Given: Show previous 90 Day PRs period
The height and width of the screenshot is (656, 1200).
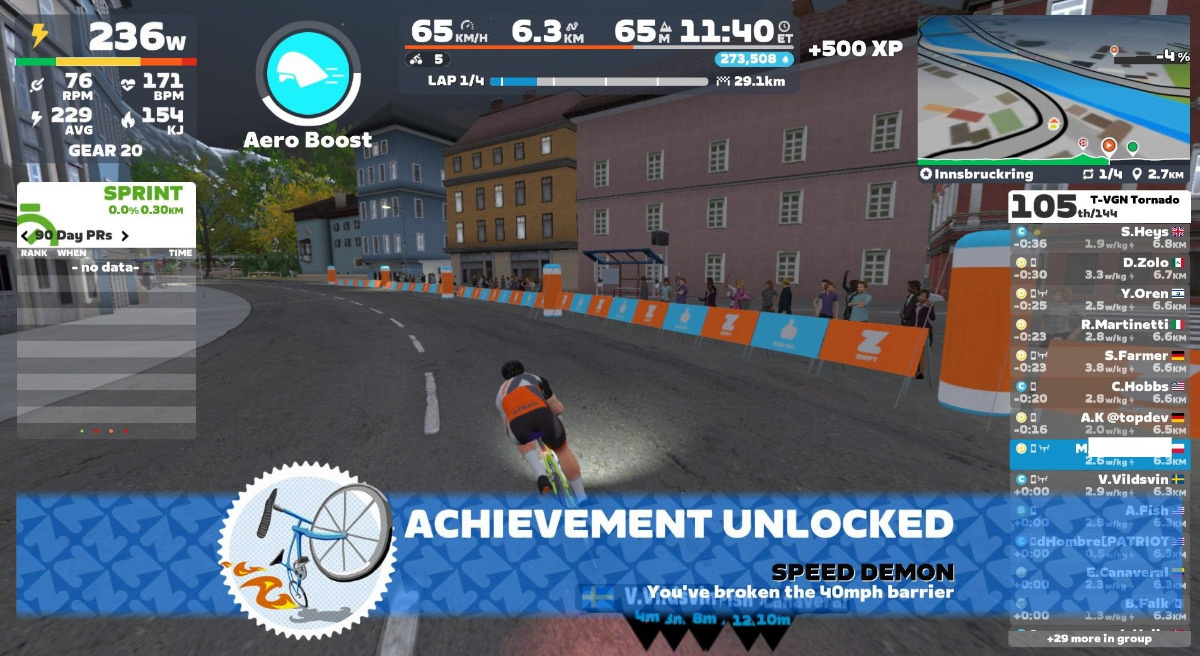Looking at the screenshot, I should (25, 236).
